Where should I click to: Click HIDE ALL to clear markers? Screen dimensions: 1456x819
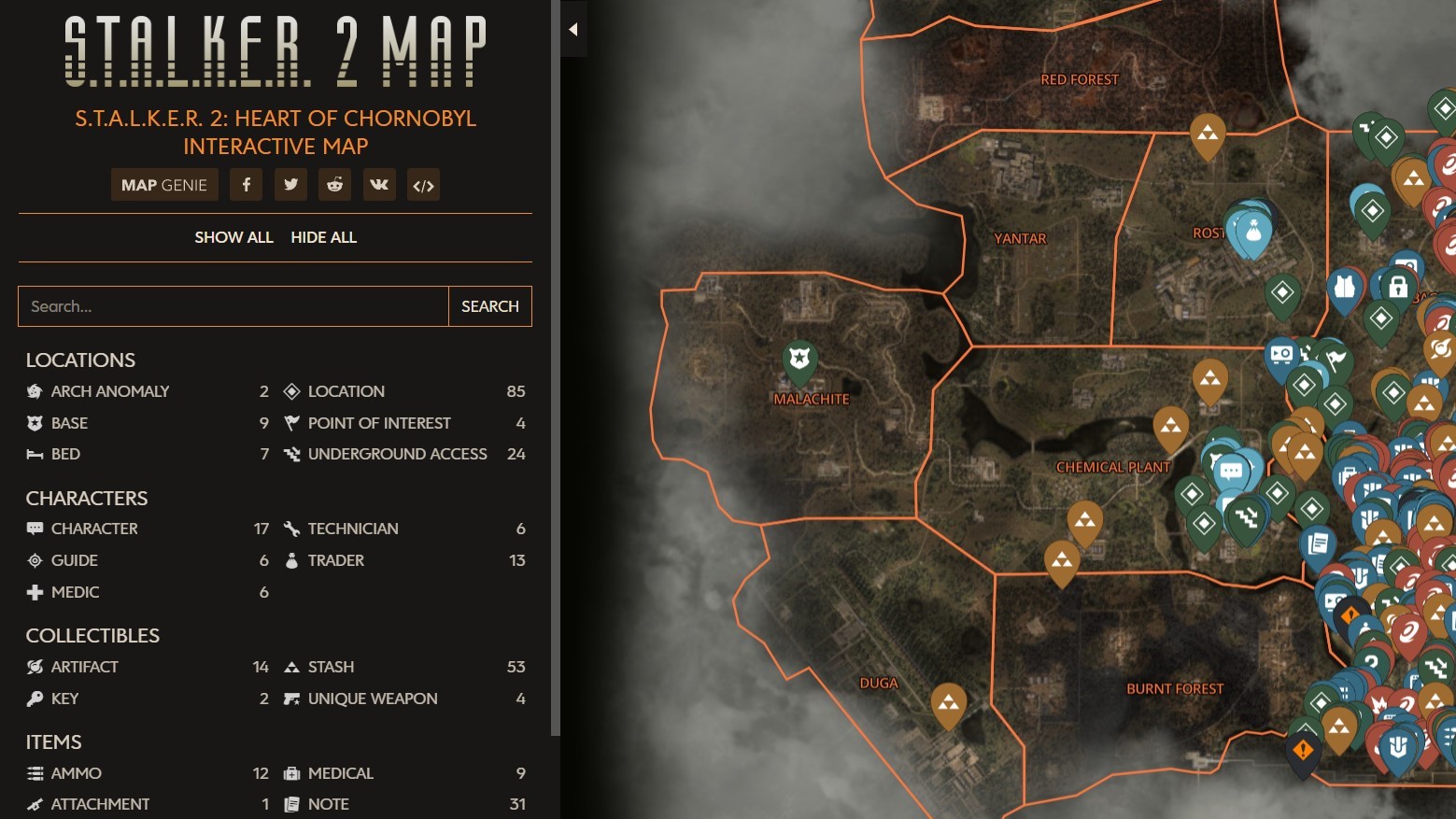pos(323,237)
